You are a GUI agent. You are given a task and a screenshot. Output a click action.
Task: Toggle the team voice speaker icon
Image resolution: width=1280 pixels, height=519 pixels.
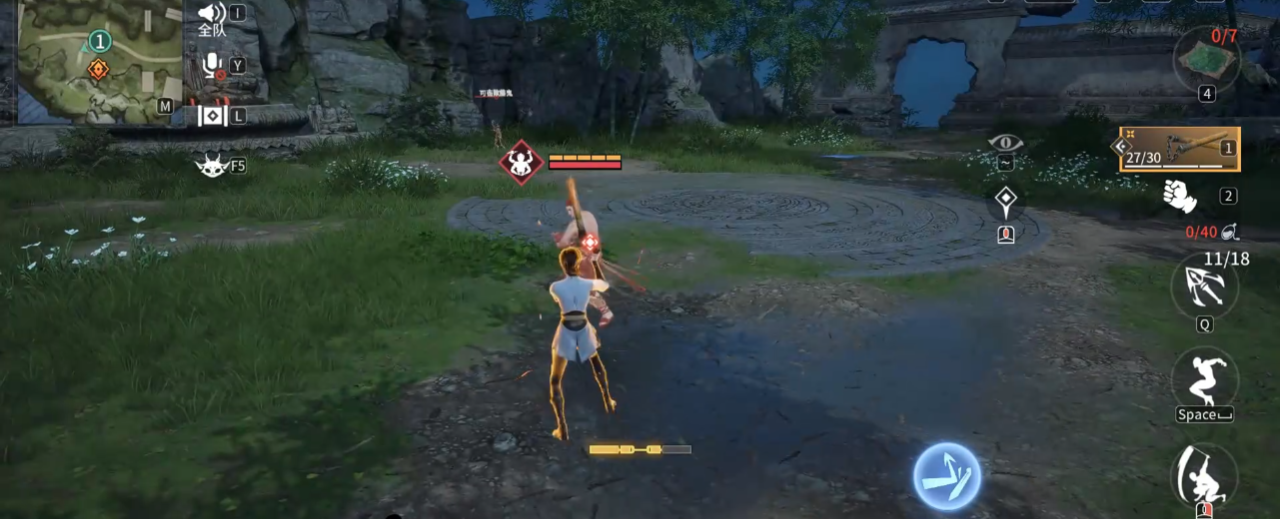tap(212, 13)
